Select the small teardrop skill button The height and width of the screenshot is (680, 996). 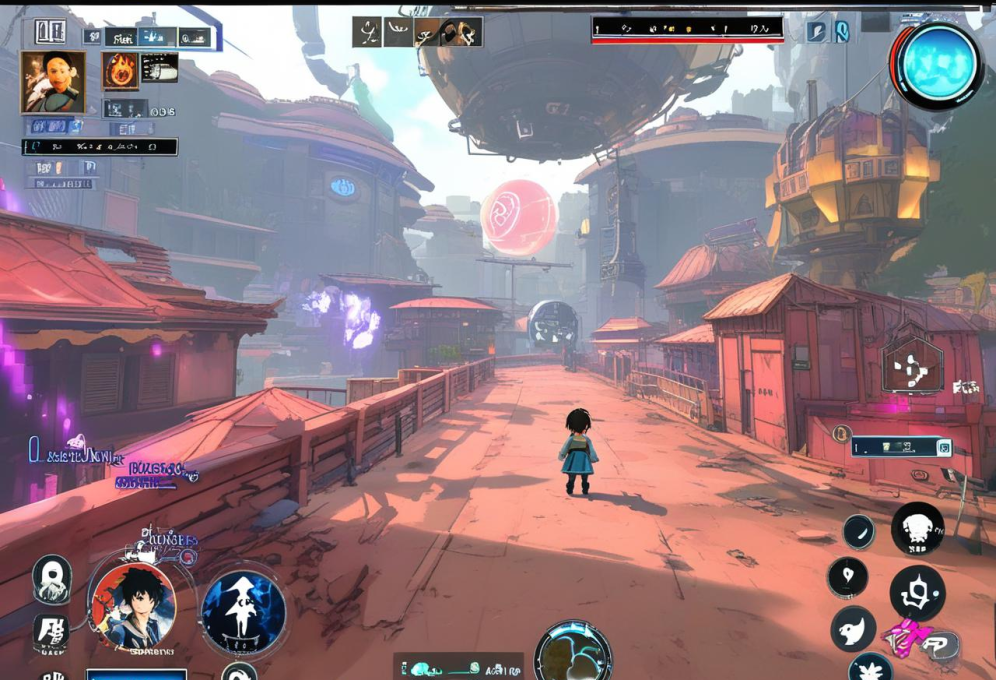pyautogui.click(x=847, y=576)
